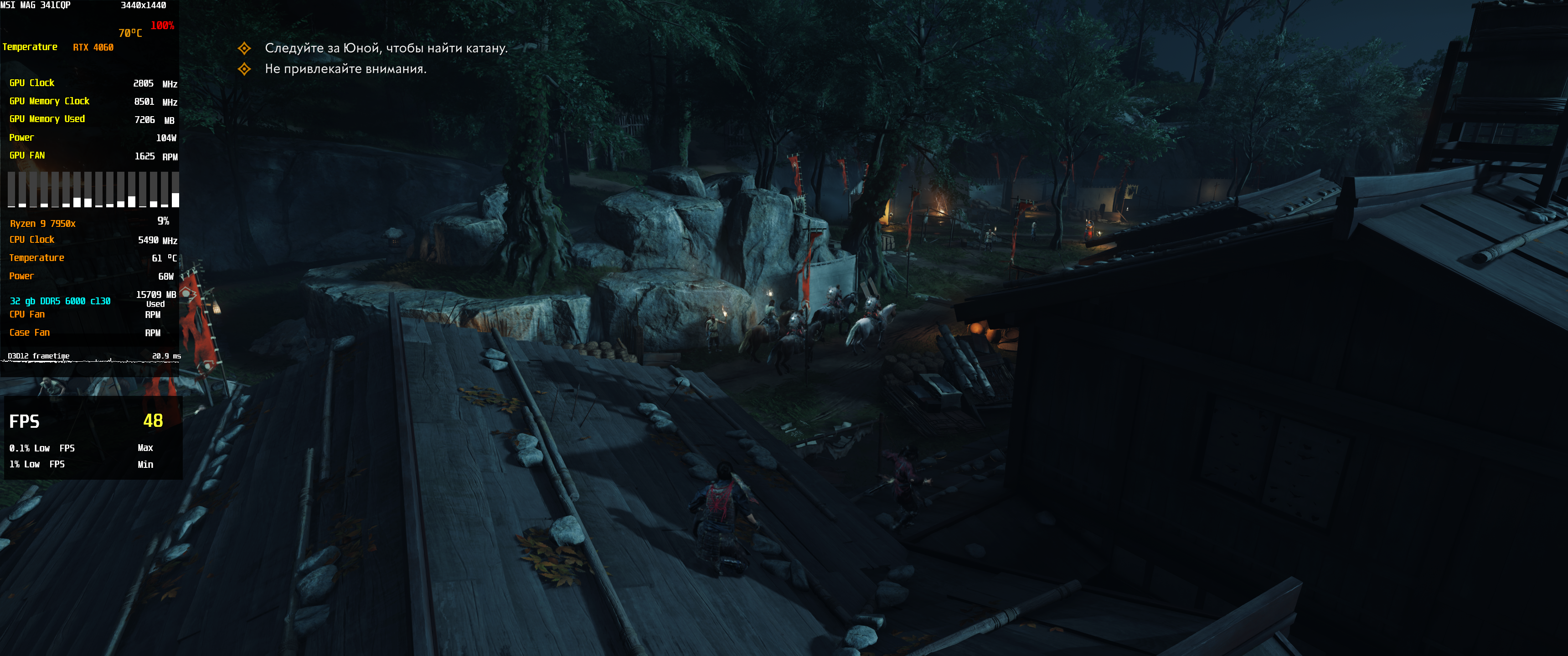Select the objective about following Yuna
Image resolution: width=1568 pixels, height=656 pixels.
385,48
